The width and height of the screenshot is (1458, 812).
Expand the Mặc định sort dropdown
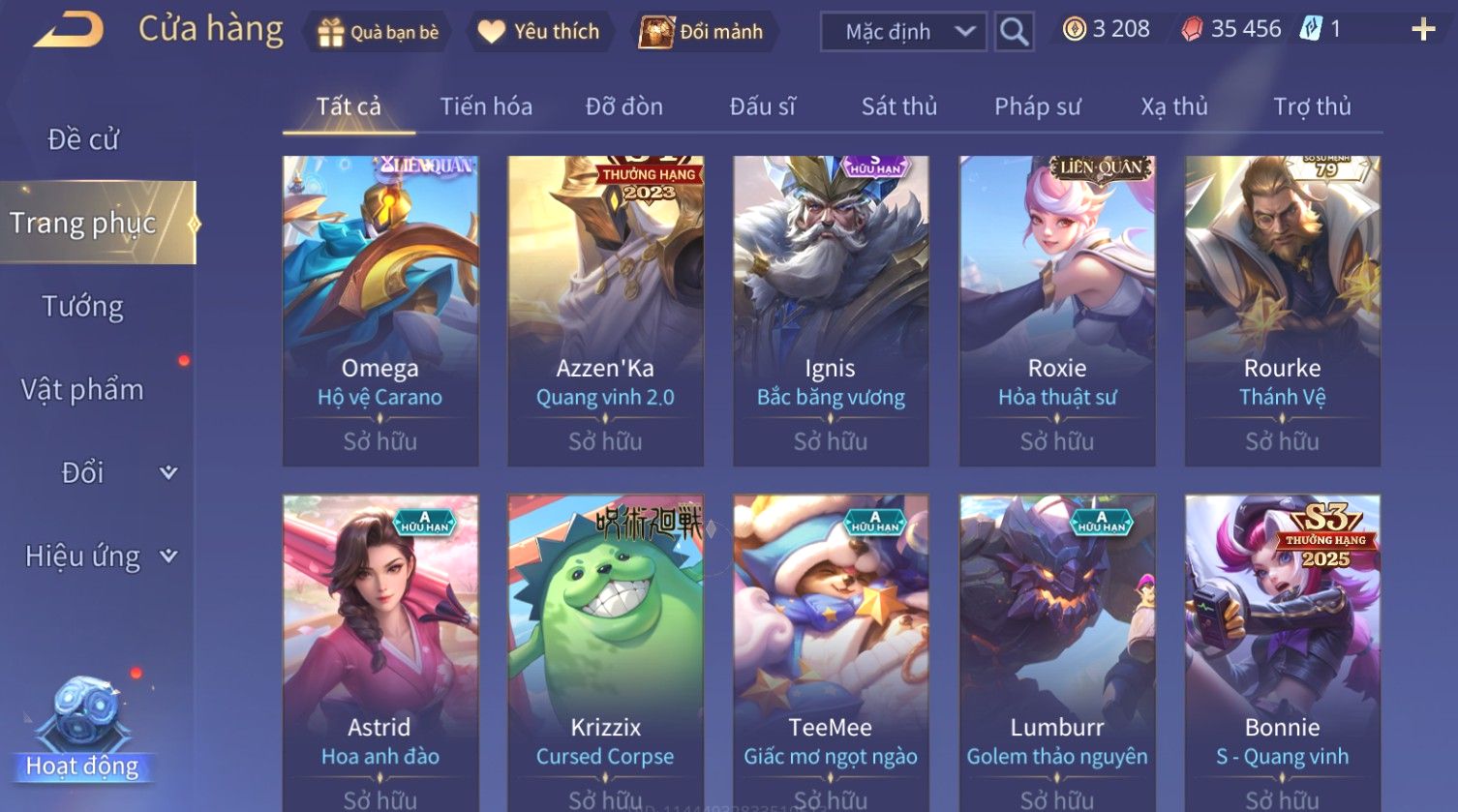tap(903, 32)
